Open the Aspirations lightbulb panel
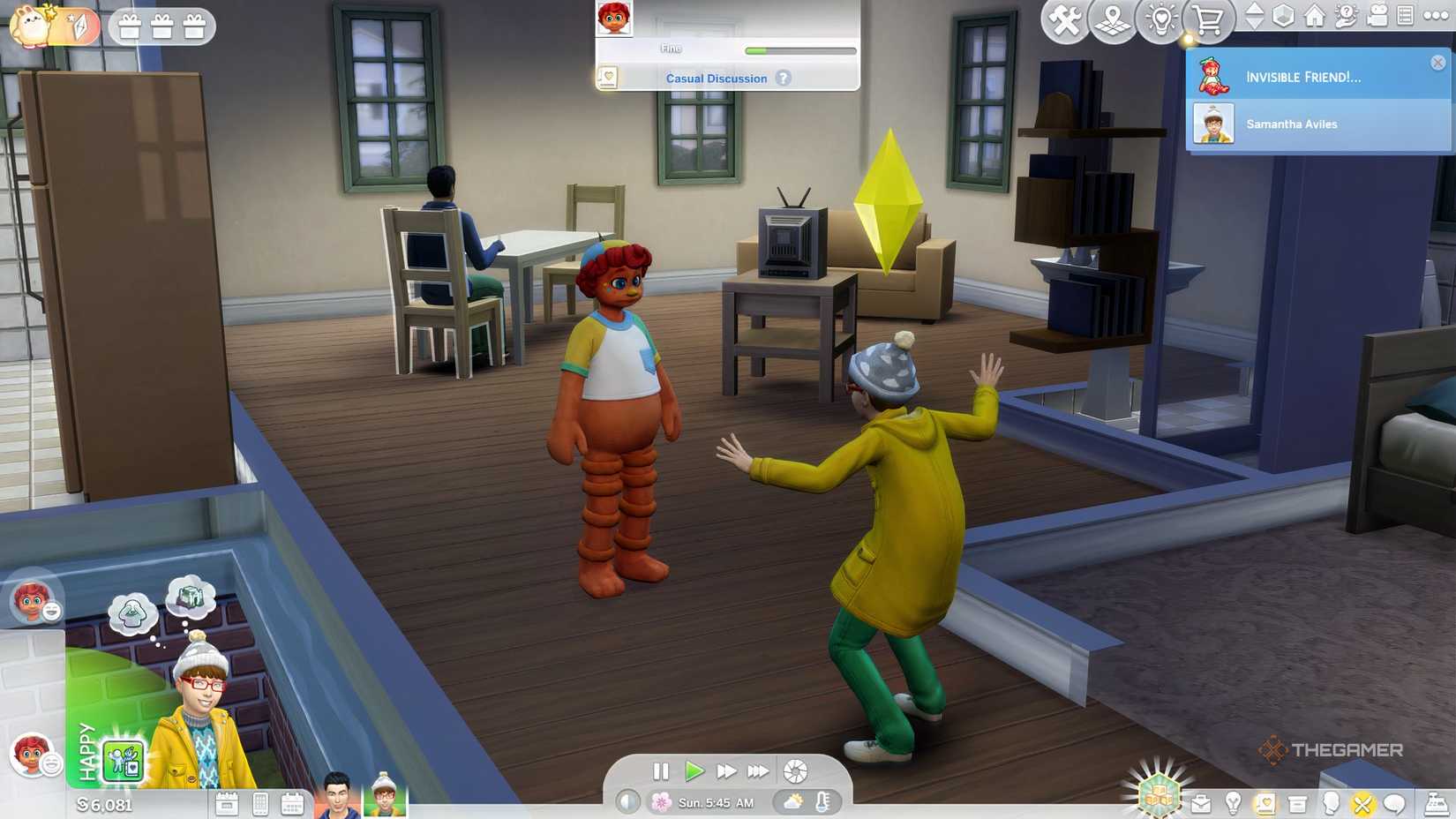Screen dimensions: 1456x819 tap(1234, 802)
